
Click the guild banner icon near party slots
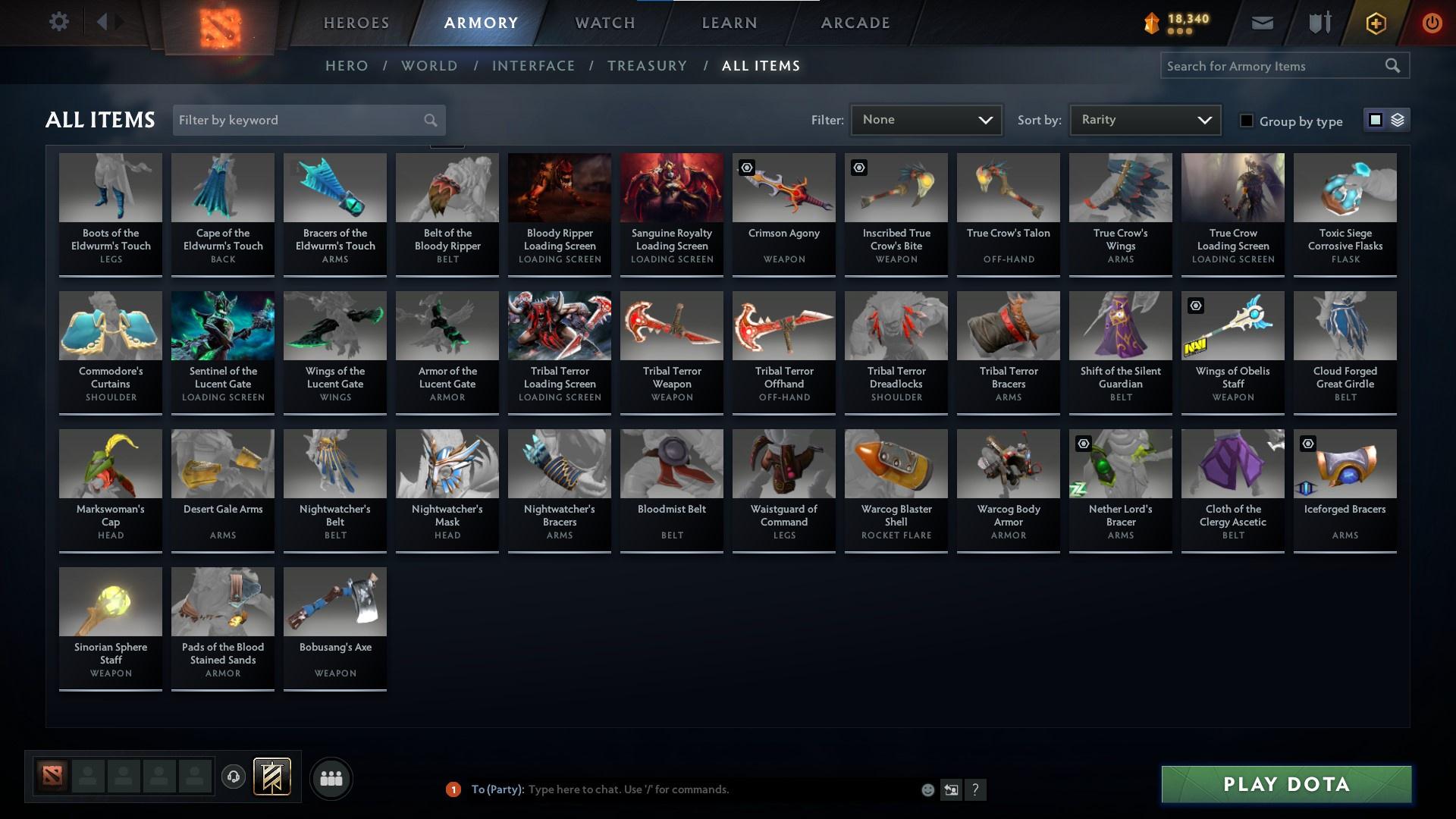(272, 777)
